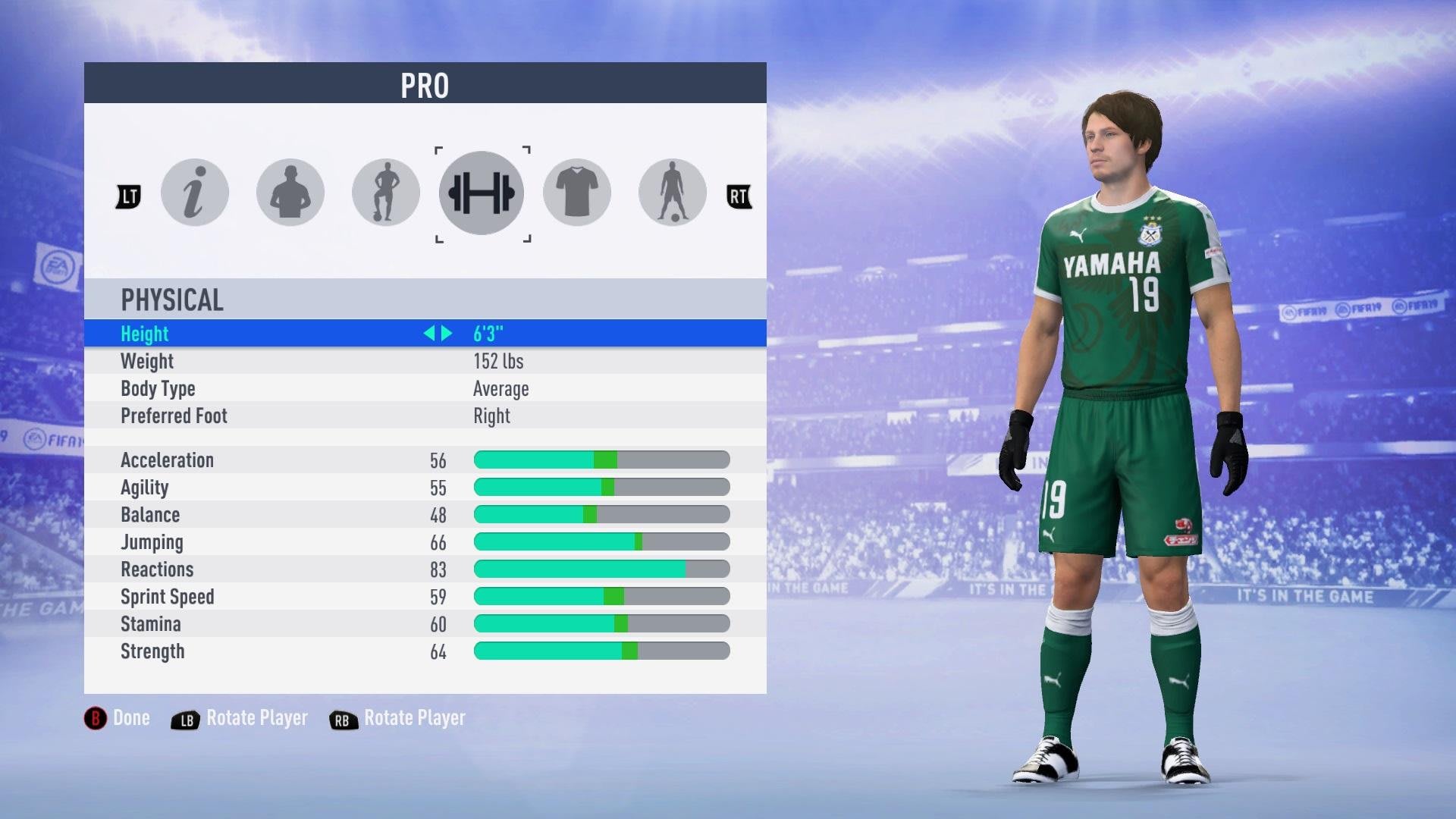The width and height of the screenshot is (1456, 819).
Task: Select the Agility attribute row
Action: (x=425, y=487)
